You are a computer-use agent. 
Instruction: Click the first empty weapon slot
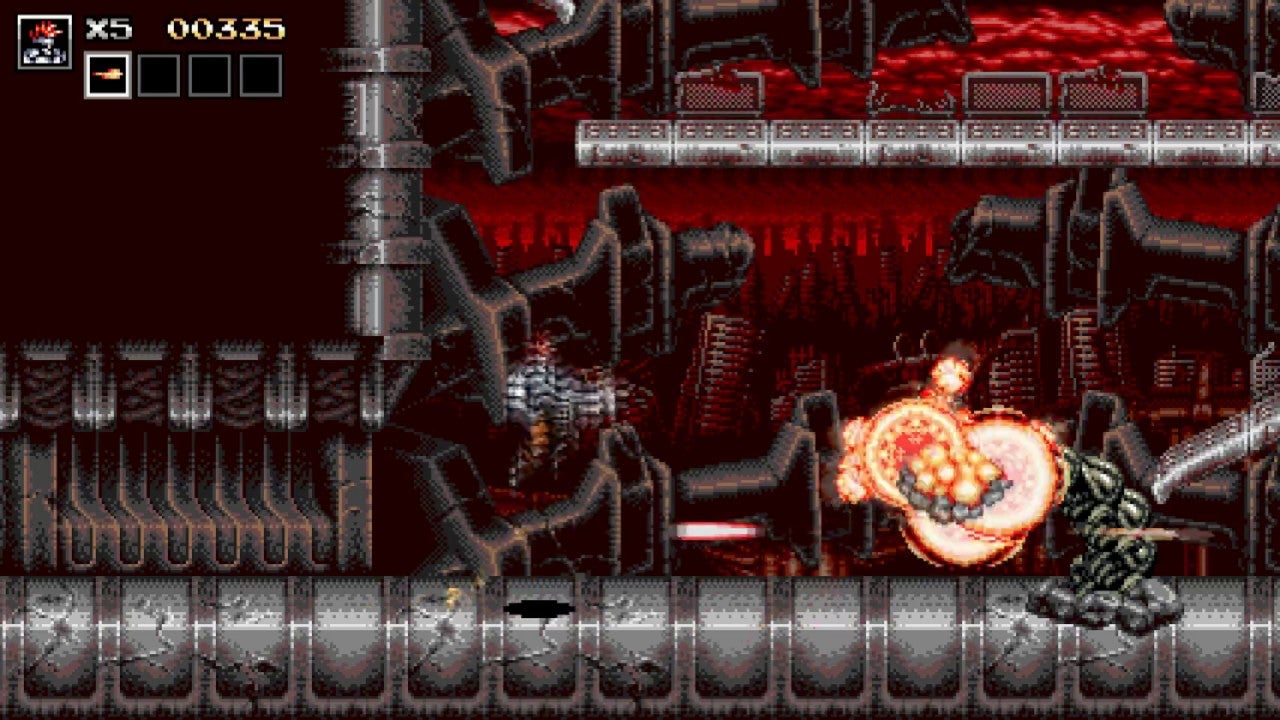(158, 74)
